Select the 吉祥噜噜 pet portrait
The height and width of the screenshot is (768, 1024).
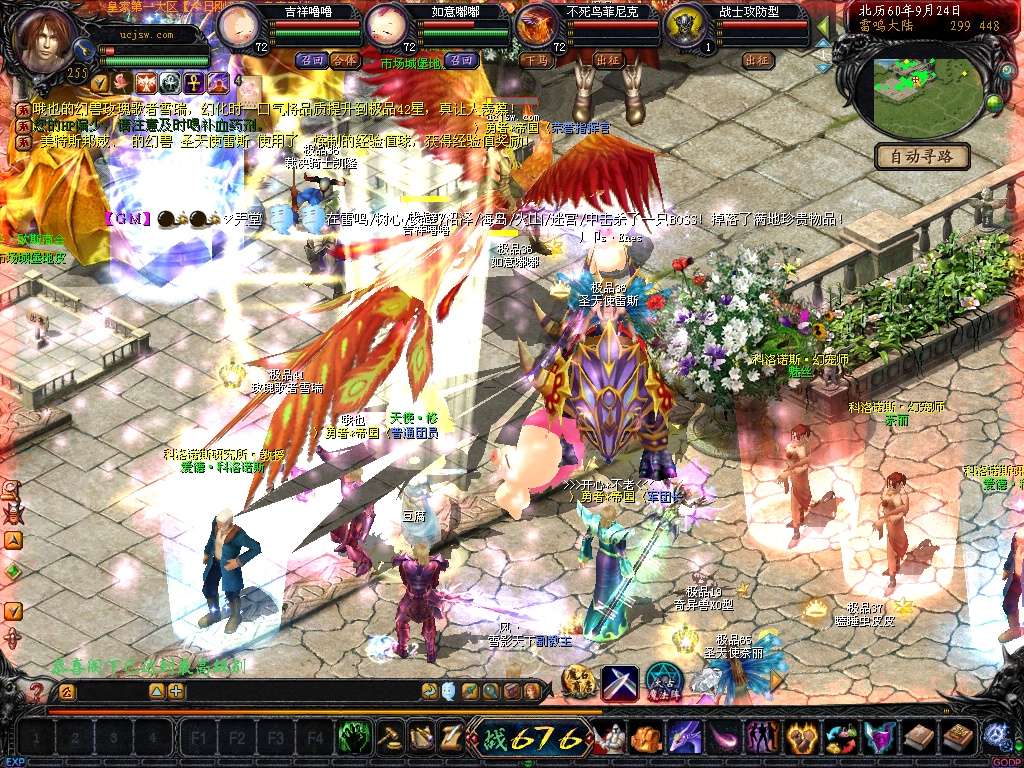pos(240,25)
